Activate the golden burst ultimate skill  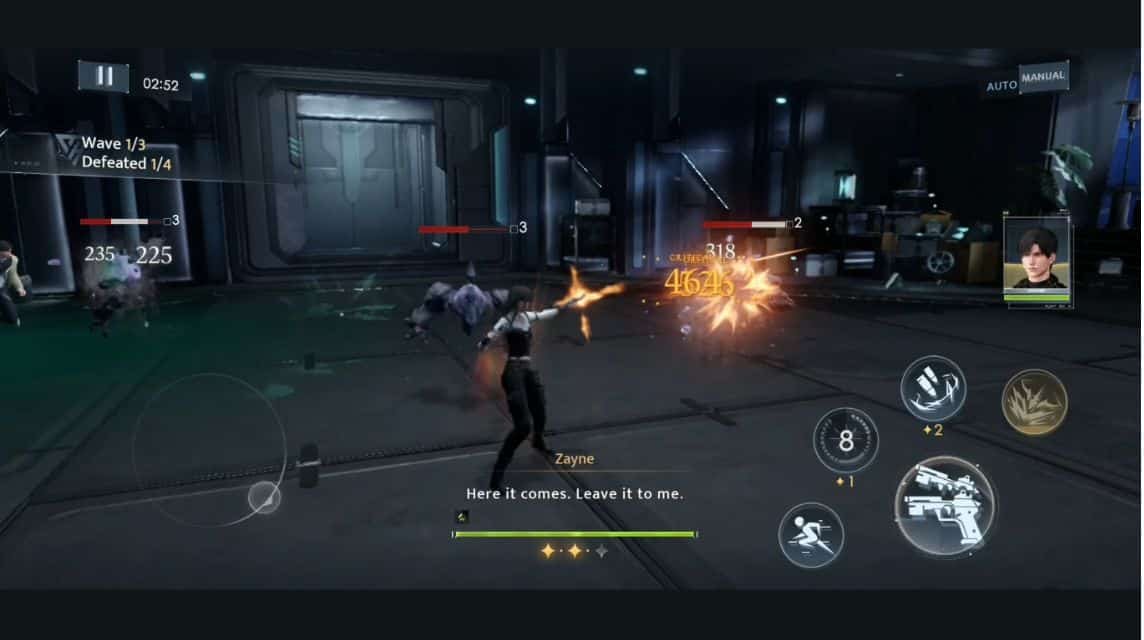pyautogui.click(x=1034, y=402)
